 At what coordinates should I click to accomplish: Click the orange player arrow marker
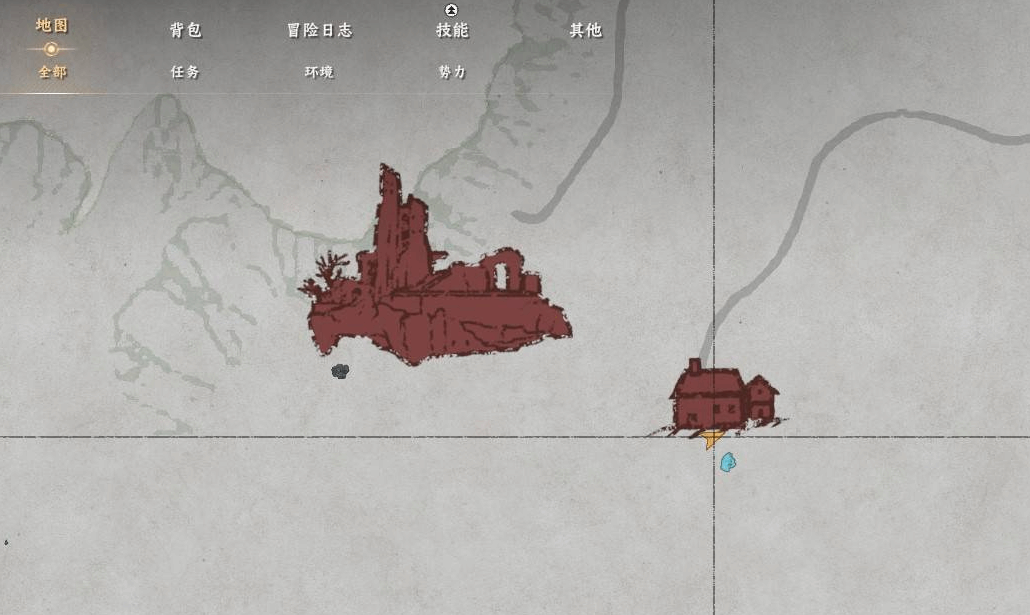(712, 438)
